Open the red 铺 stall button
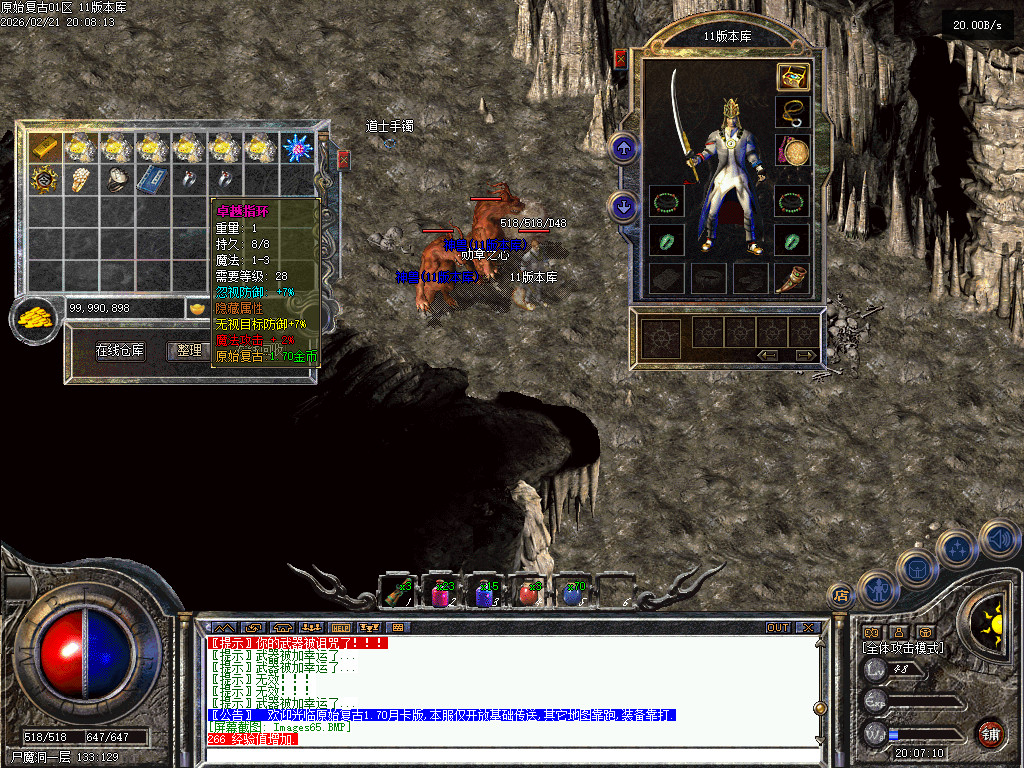Viewport: 1024px width, 768px height. tap(989, 733)
